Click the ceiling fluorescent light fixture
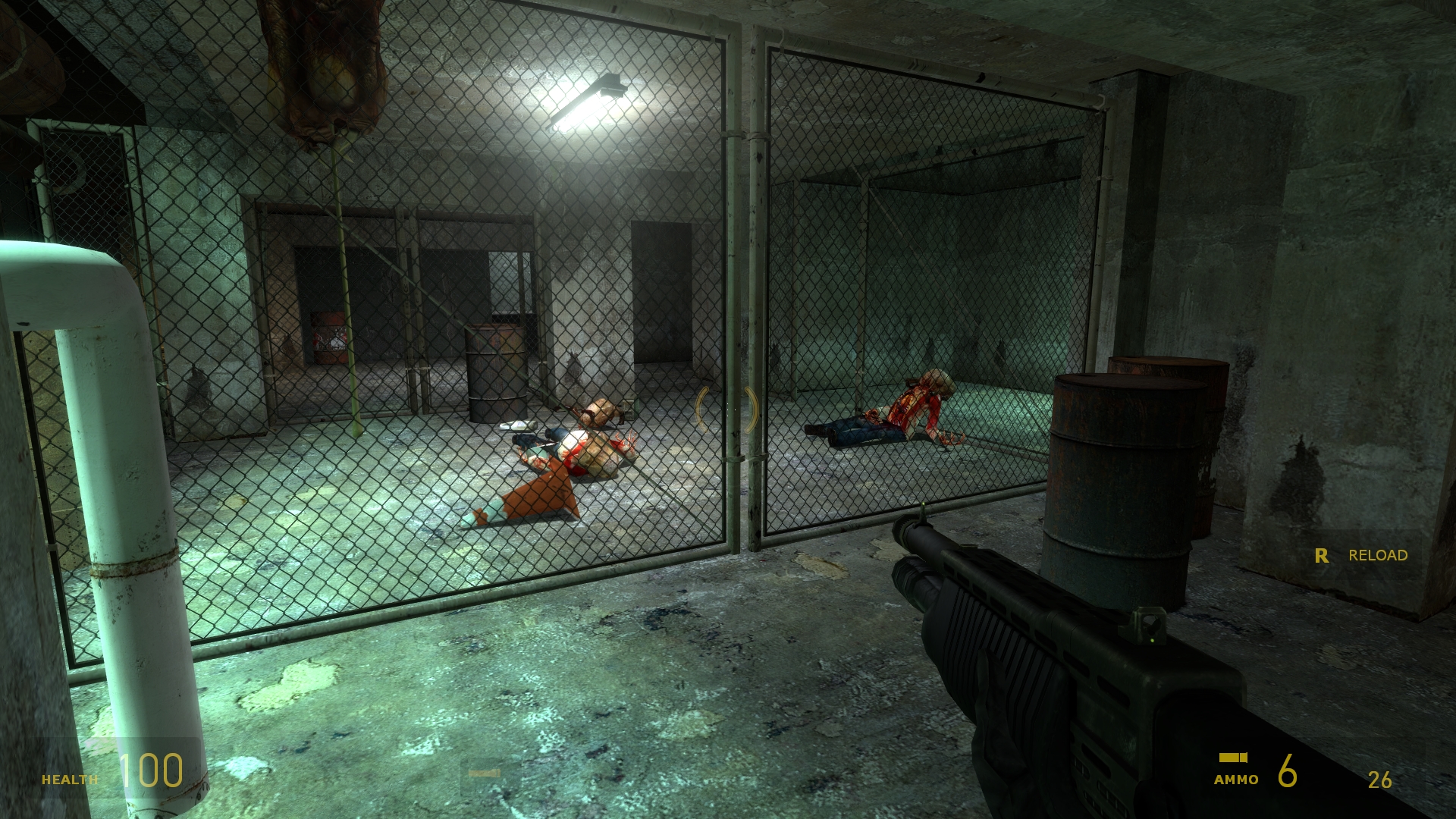The width and height of the screenshot is (1456, 819). 588,100
